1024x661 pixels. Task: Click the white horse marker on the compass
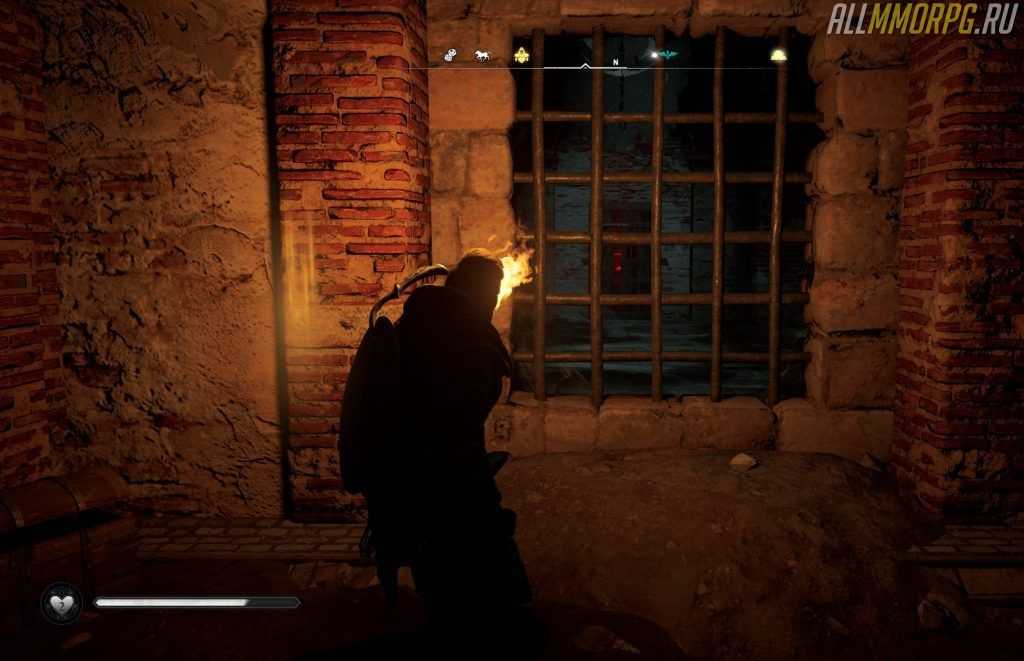click(483, 56)
